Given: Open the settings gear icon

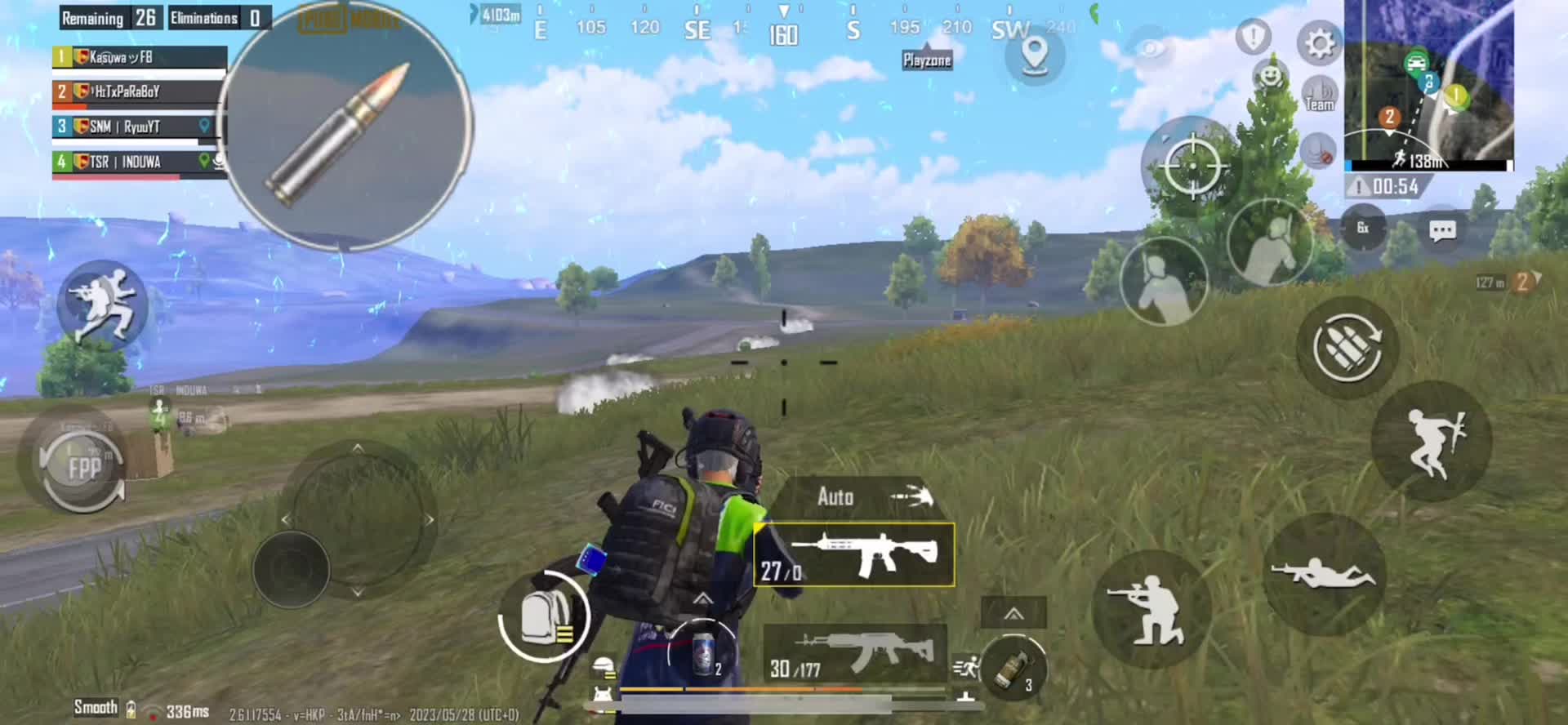Looking at the screenshot, I should pos(1318,43).
